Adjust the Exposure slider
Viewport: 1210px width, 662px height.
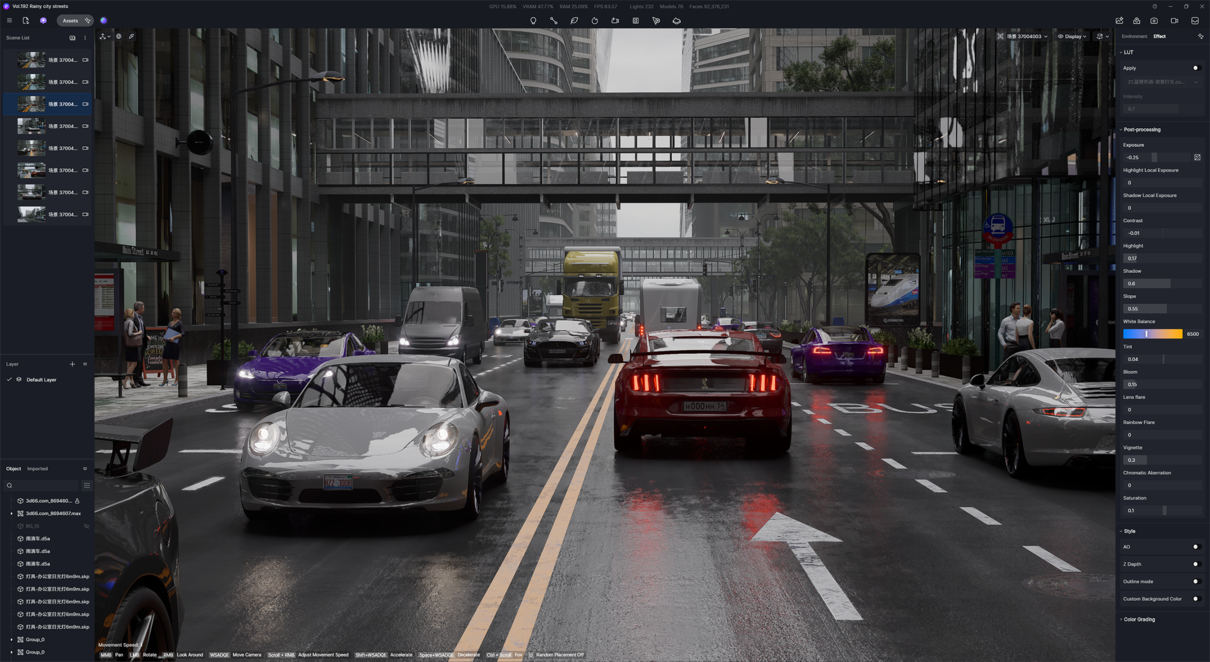pos(1156,158)
